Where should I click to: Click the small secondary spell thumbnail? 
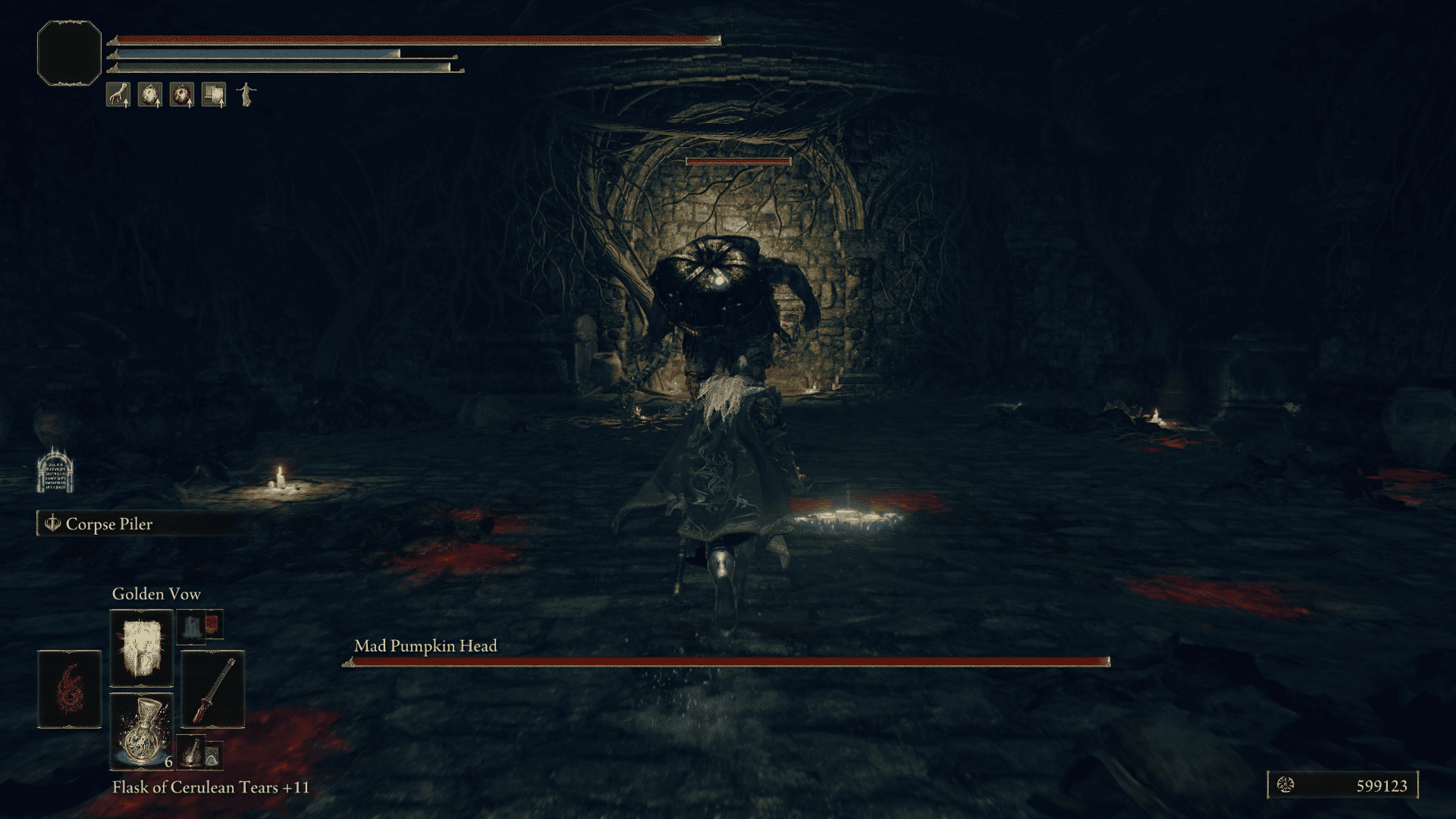201,628
